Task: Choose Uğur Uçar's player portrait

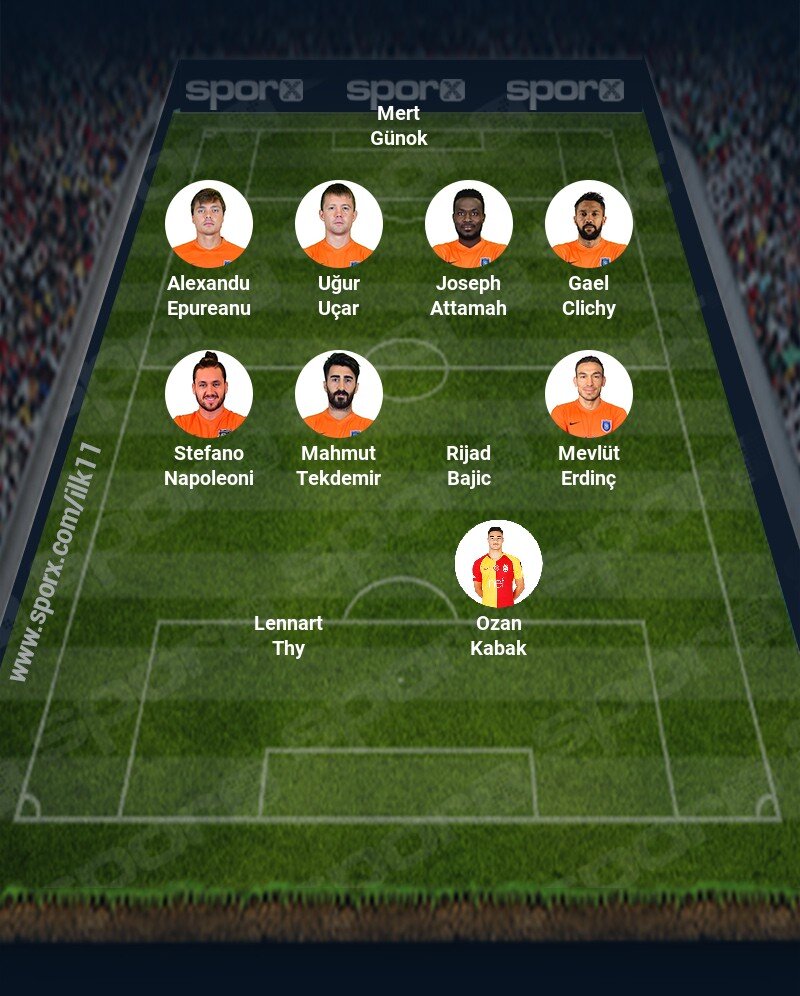Action: (338, 224)
